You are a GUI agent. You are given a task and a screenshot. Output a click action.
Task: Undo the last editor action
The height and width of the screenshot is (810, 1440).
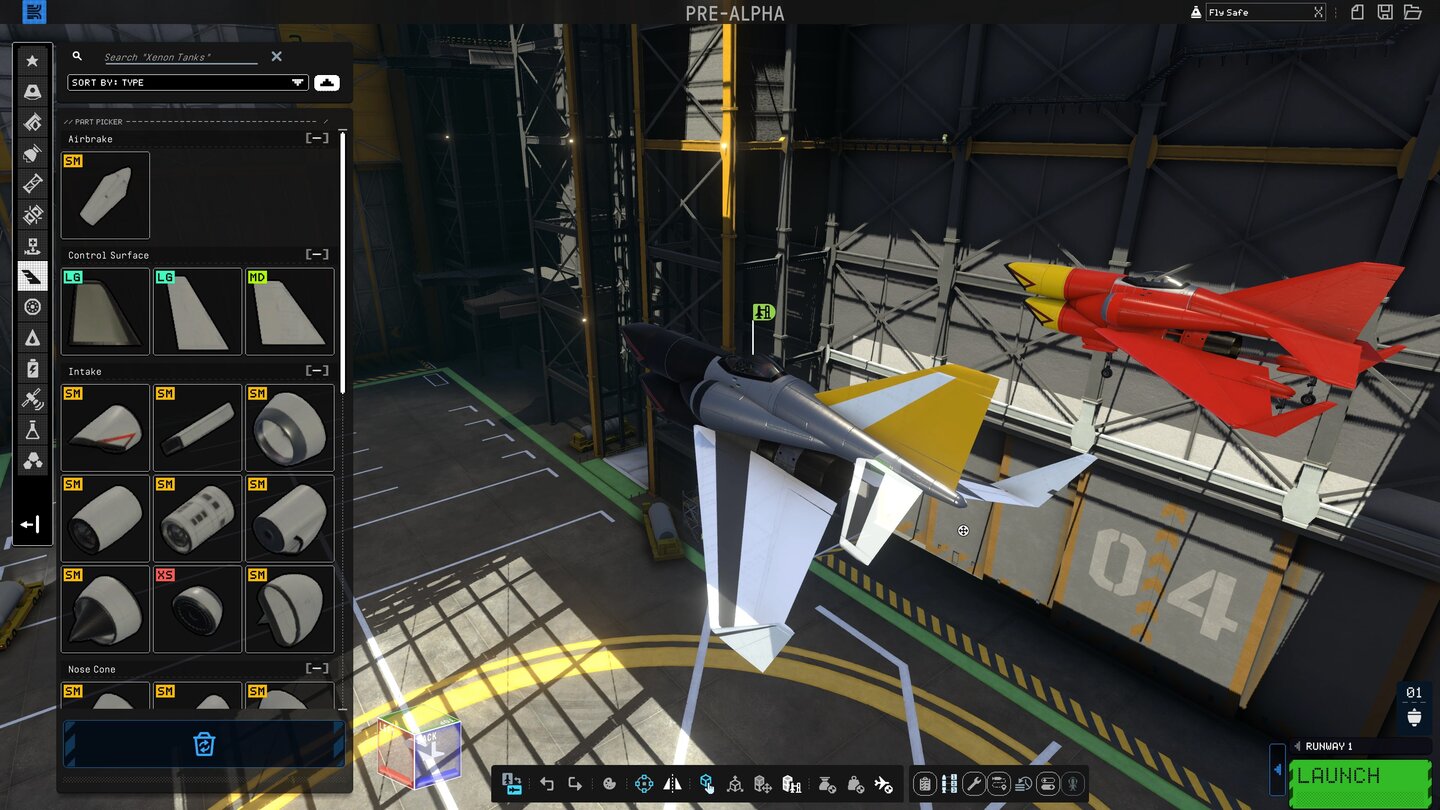coord(547,784)
